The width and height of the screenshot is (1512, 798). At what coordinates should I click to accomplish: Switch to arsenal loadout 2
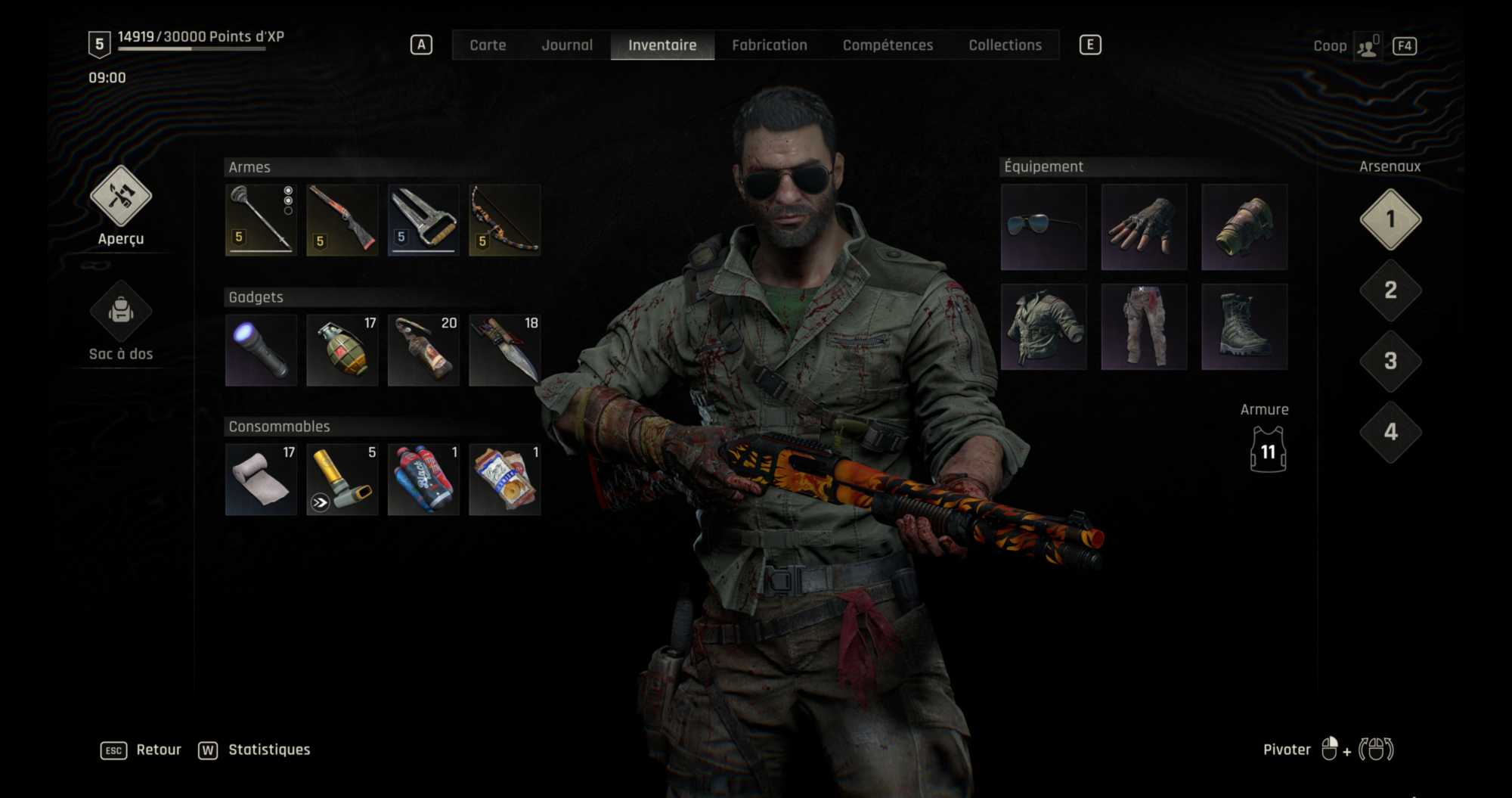click(x=1390, y=290)
